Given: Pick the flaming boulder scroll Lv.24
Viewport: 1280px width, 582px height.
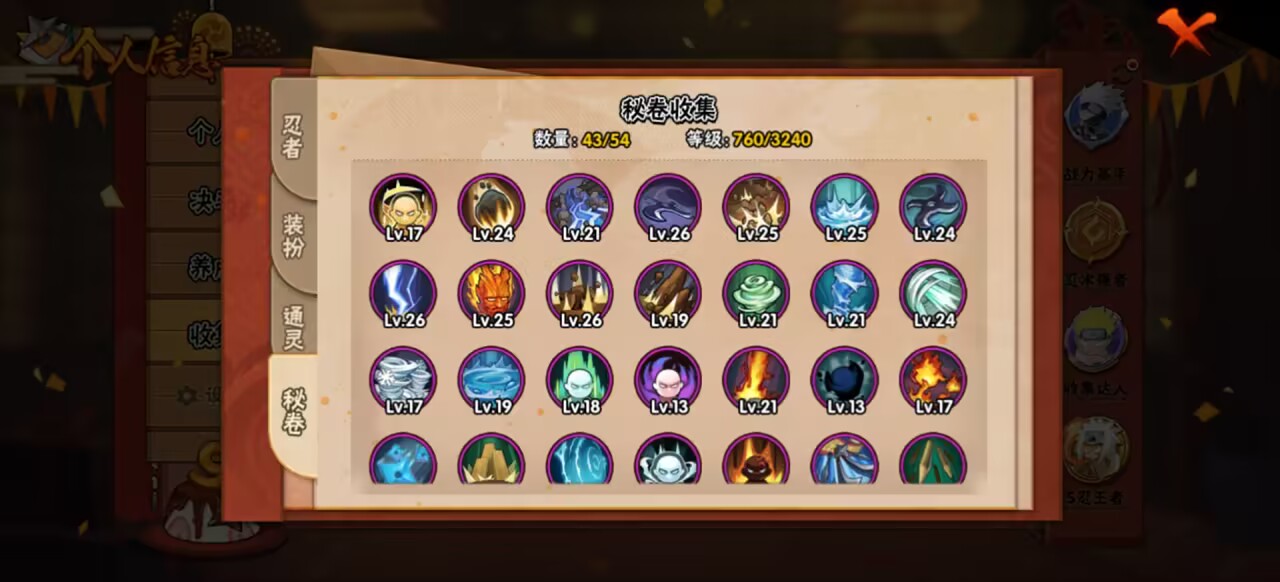Looking at the screenshot, I should 491,207.
